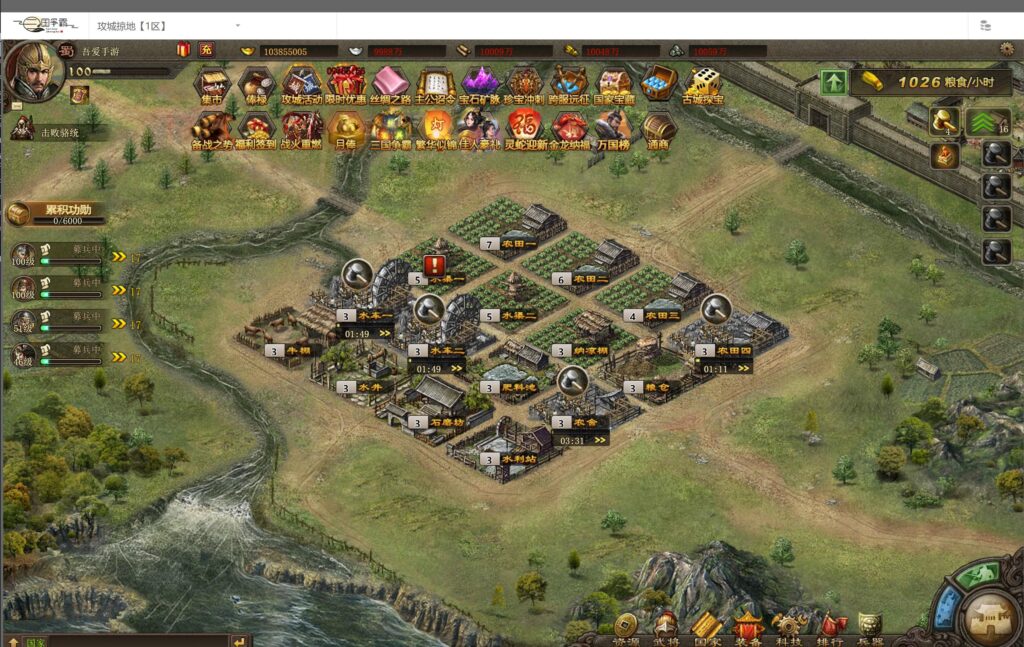Screen dimensions: 1024x647
Task: Open the settings gear icon
Action: click(1006, 49)
